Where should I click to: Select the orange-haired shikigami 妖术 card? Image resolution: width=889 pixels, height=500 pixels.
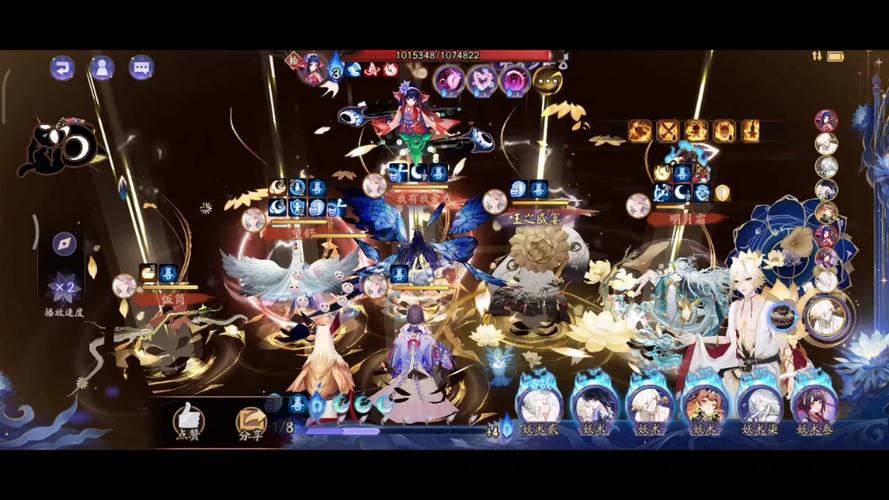click(x=704, y=406)
